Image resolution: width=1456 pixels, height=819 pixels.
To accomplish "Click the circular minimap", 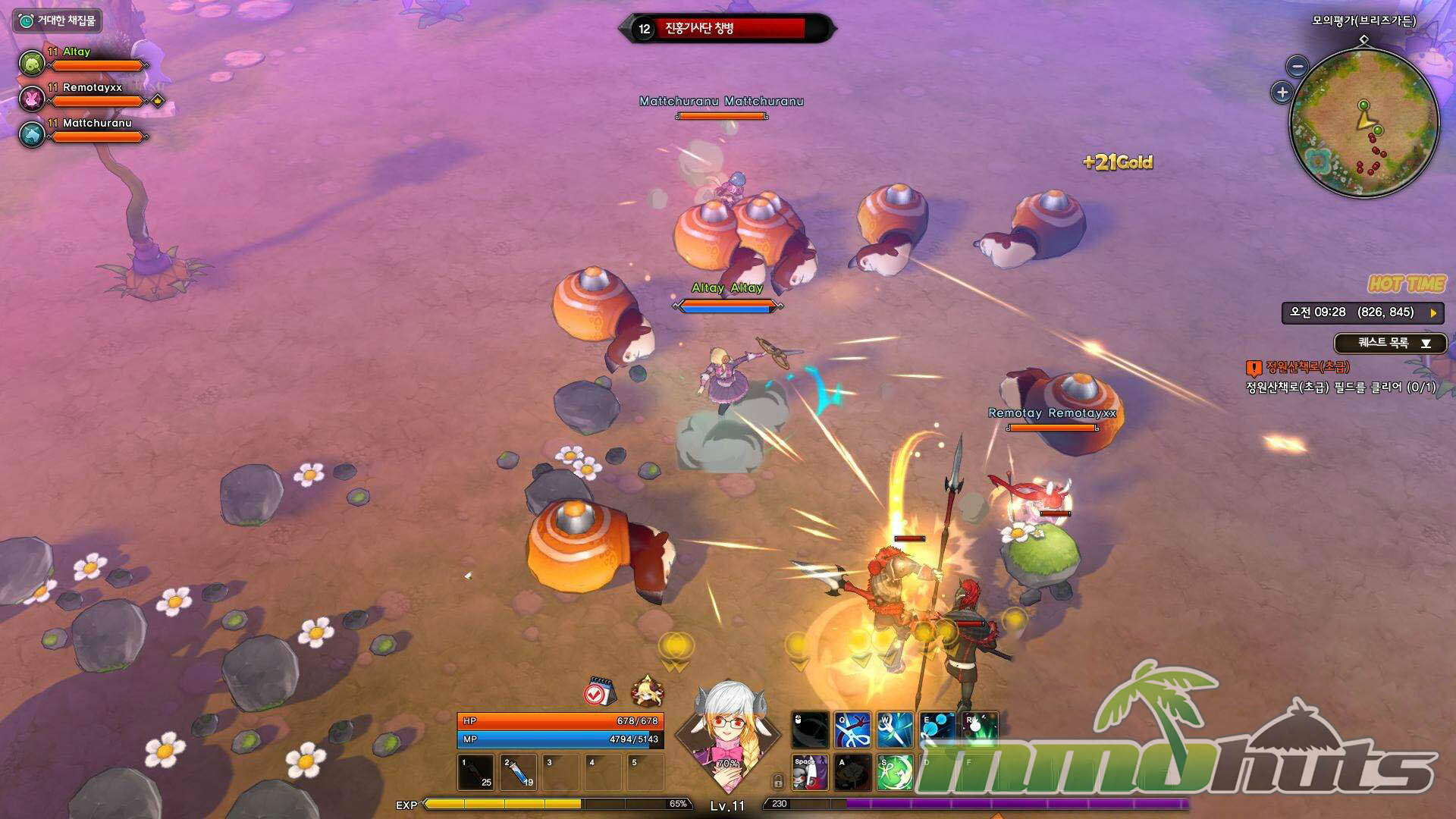I will 1363,123.
